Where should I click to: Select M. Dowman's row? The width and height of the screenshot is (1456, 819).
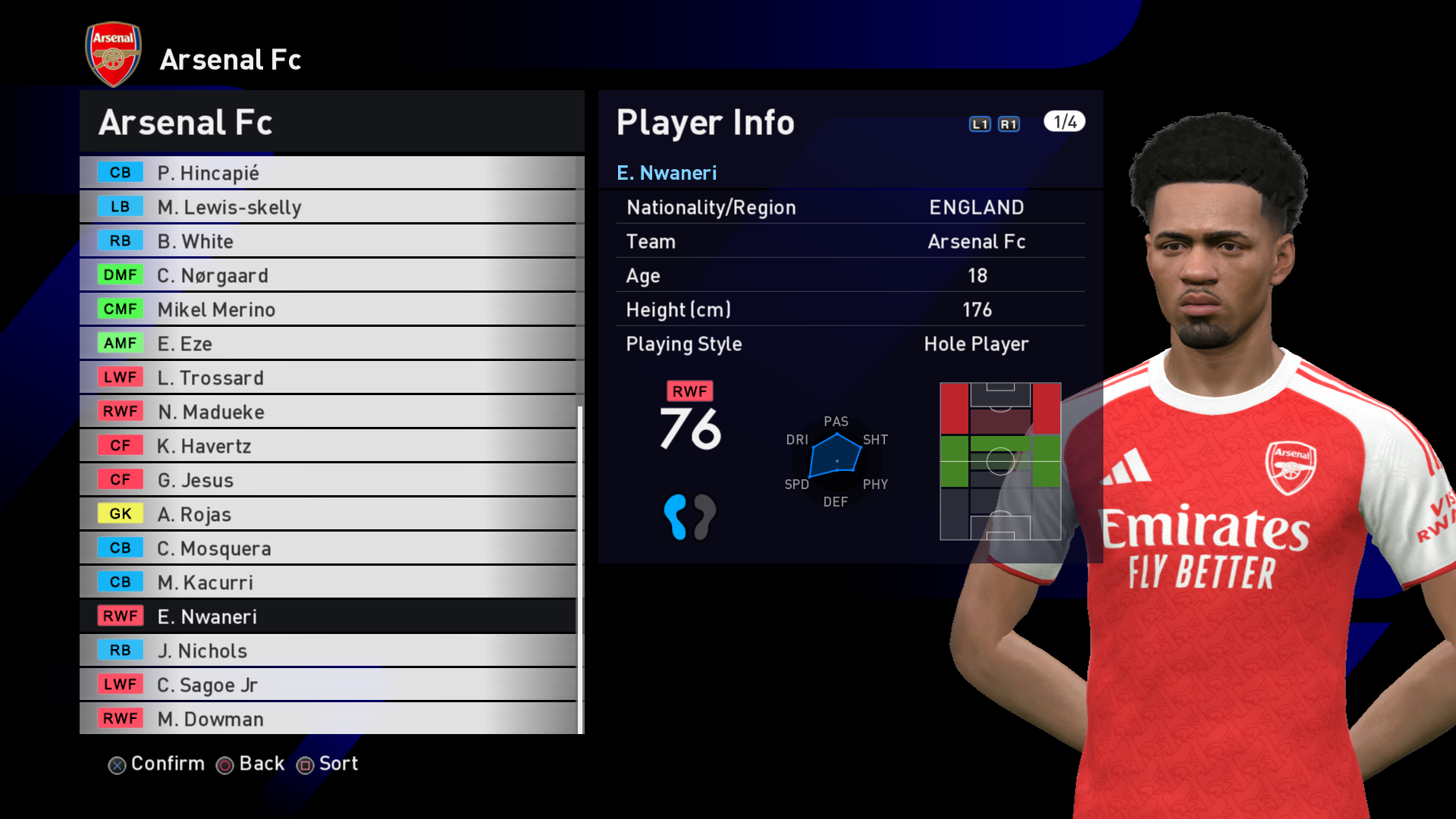point(328,719)
